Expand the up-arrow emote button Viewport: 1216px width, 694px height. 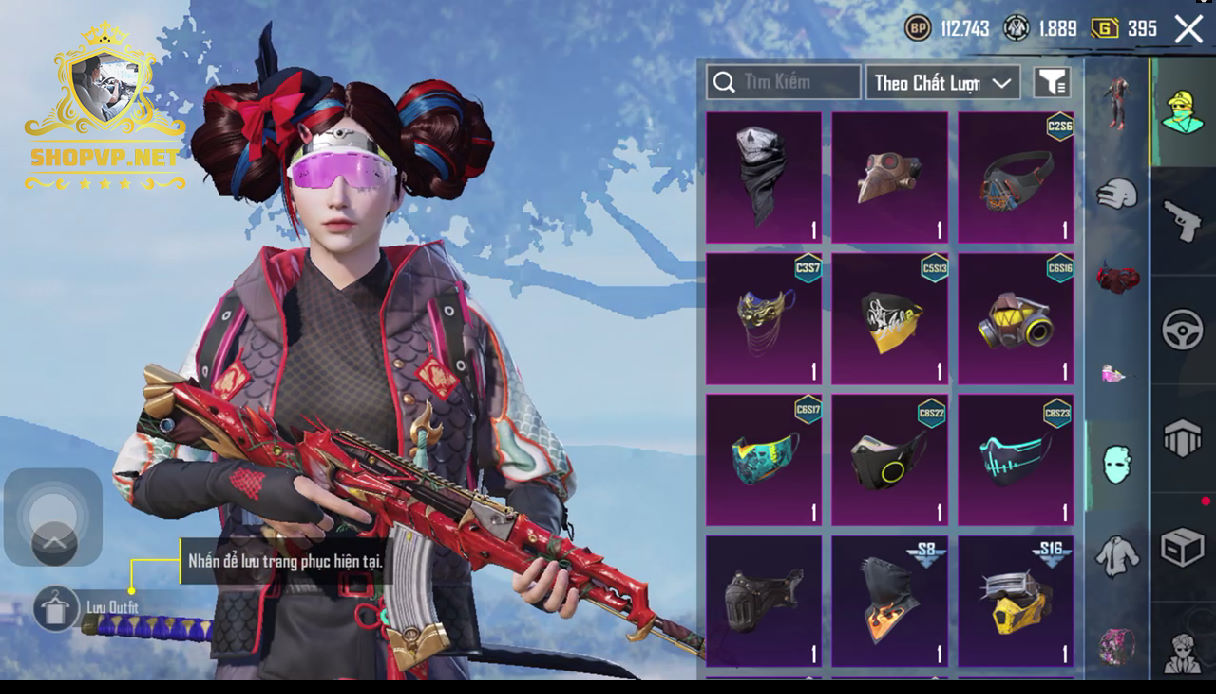tap(54, 543)
